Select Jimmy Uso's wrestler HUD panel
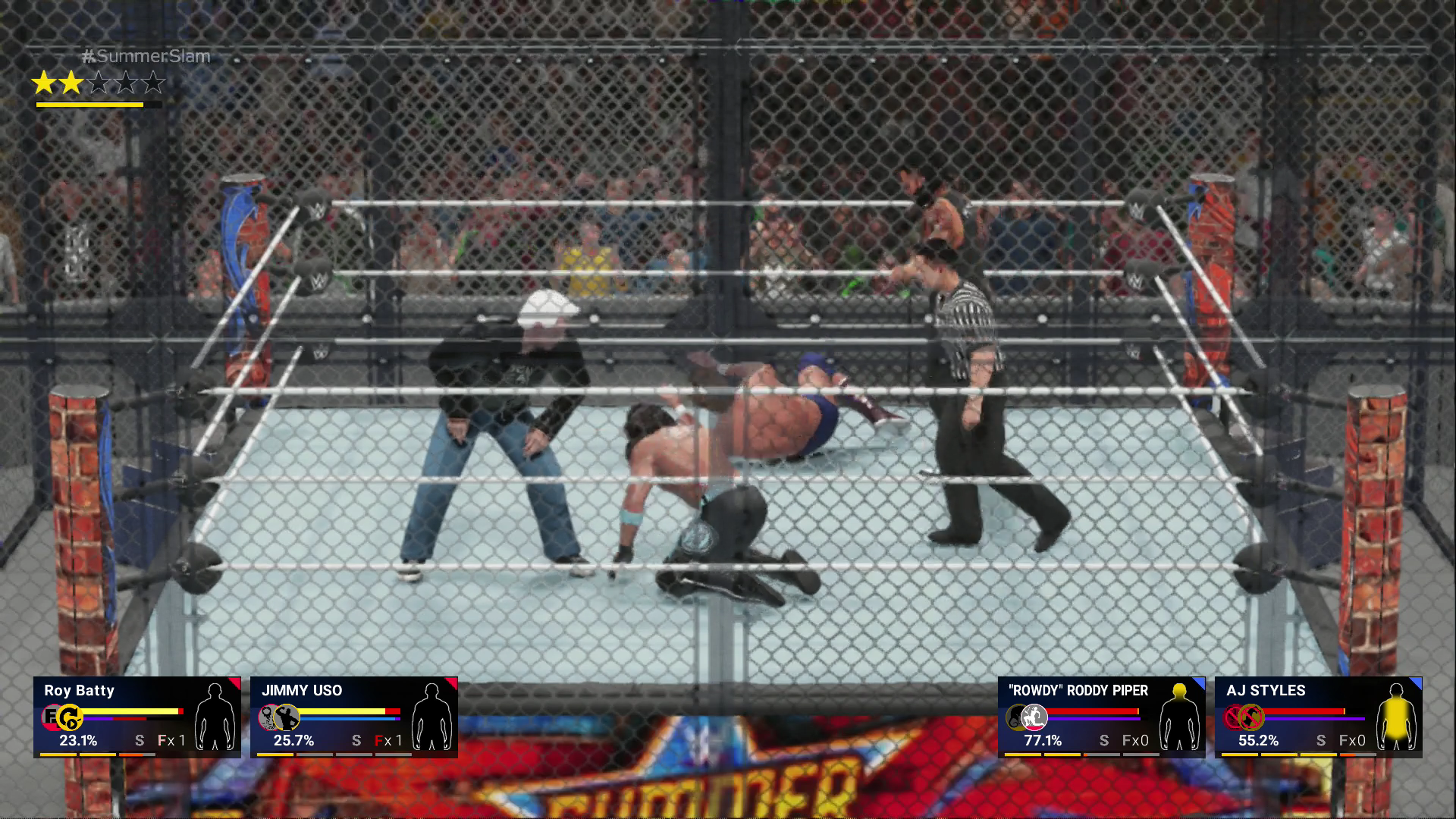This screenshot has width=1456, height=819. (x=353, y=717)
